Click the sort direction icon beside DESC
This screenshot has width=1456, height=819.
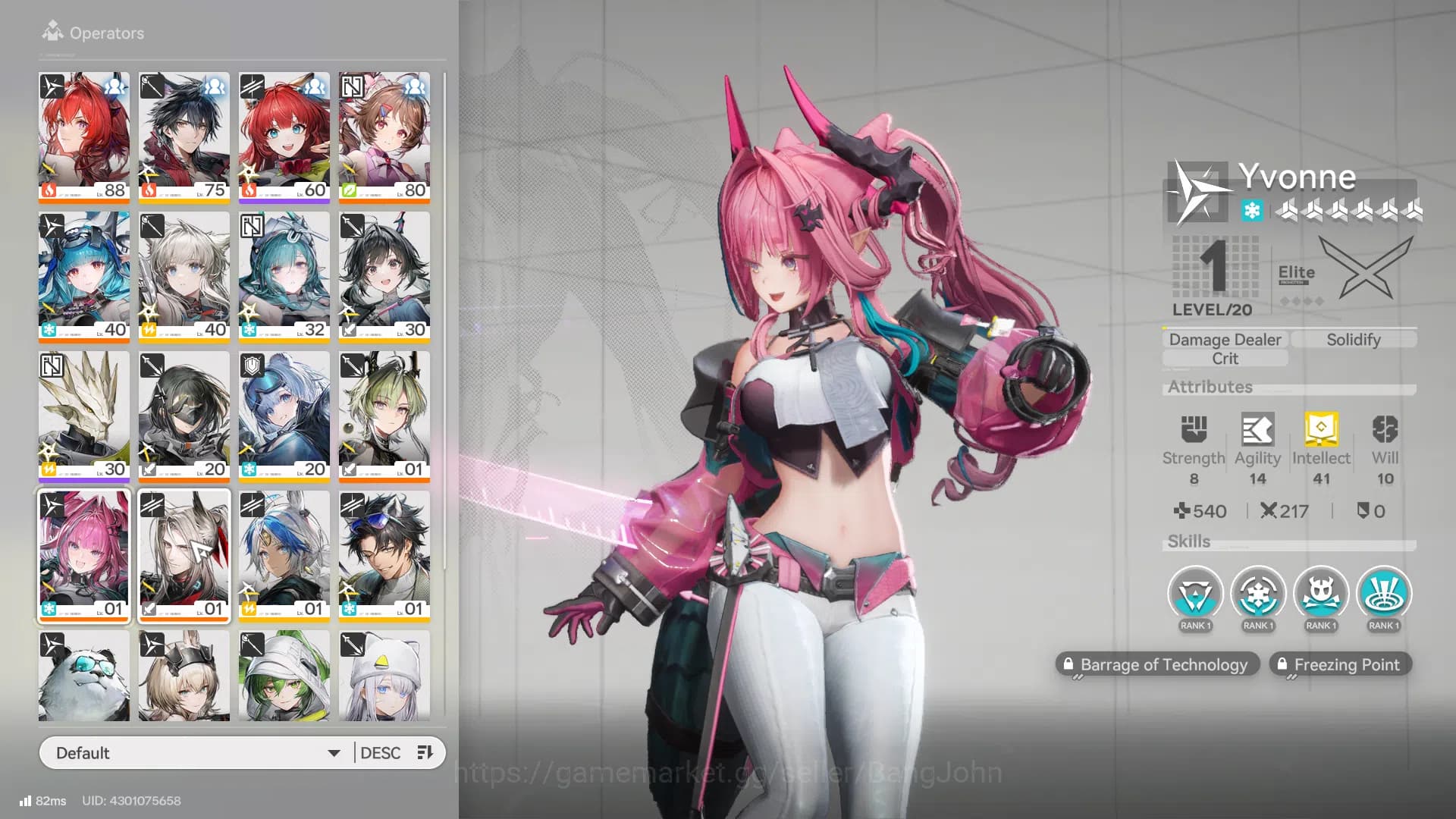(424, 752)
